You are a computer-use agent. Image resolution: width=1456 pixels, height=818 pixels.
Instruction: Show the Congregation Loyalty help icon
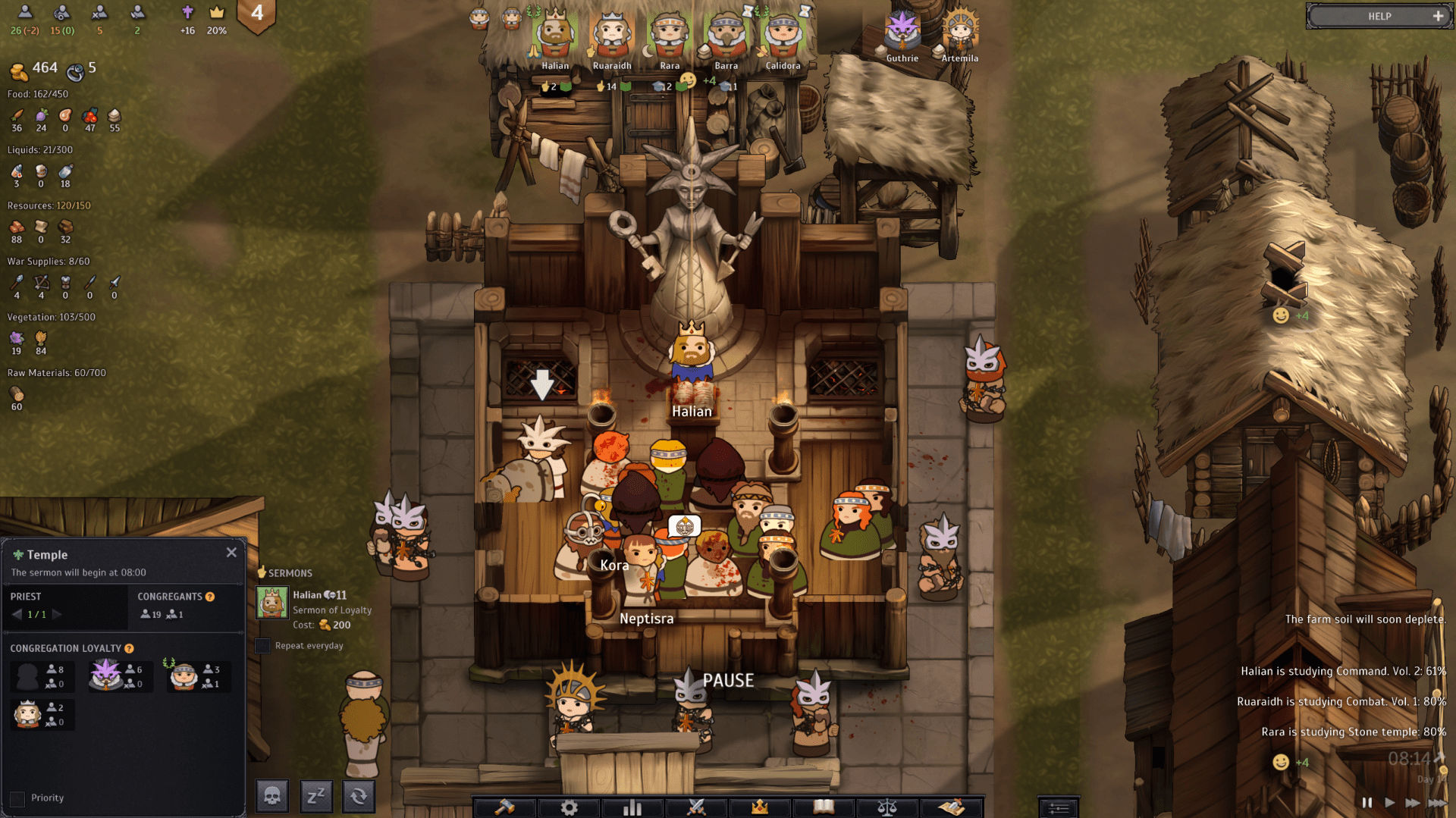pos(129,648)
